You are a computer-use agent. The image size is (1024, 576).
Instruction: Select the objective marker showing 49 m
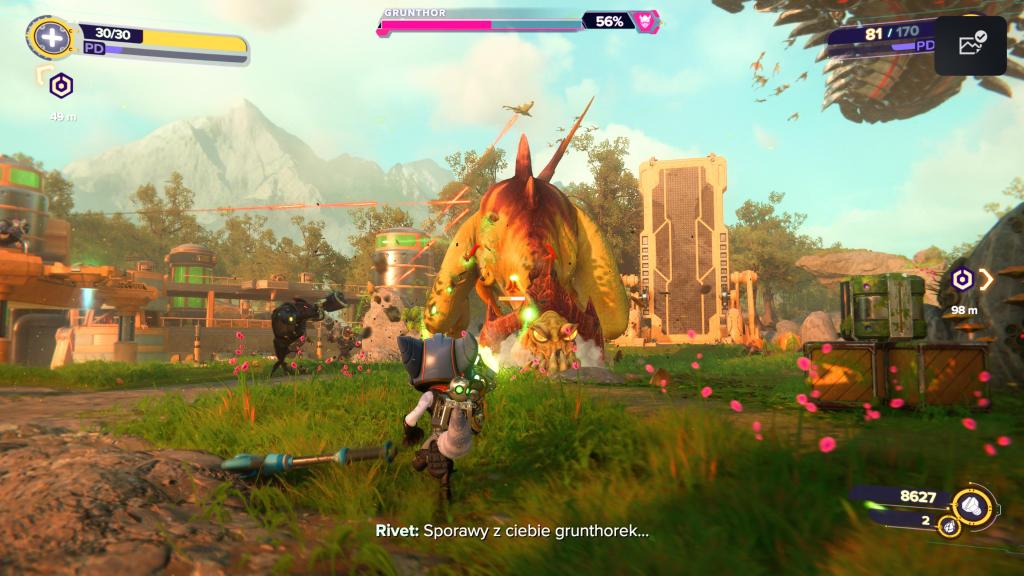[61, 87]
